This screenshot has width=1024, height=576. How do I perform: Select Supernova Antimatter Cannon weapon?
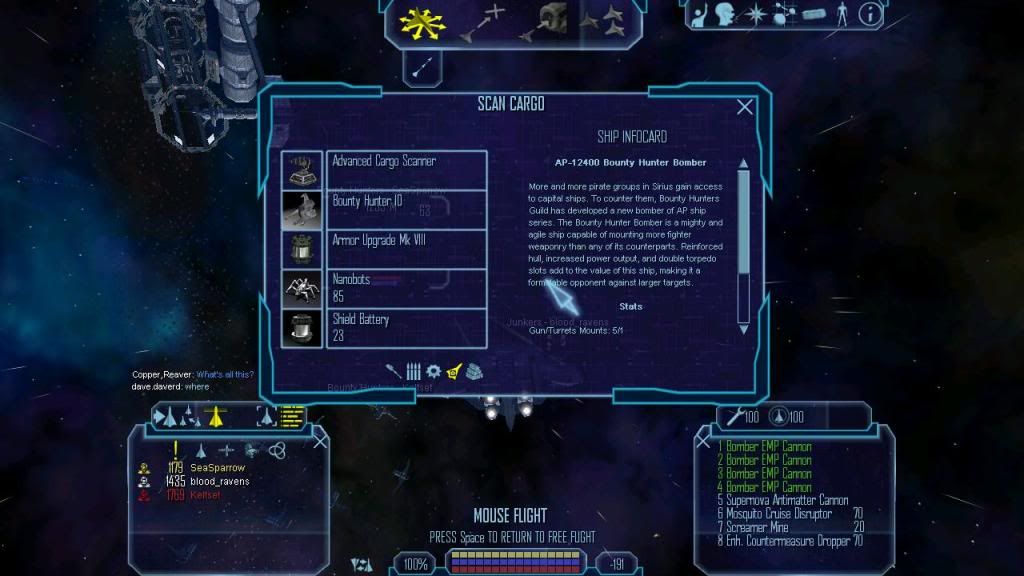pos(787,500)
